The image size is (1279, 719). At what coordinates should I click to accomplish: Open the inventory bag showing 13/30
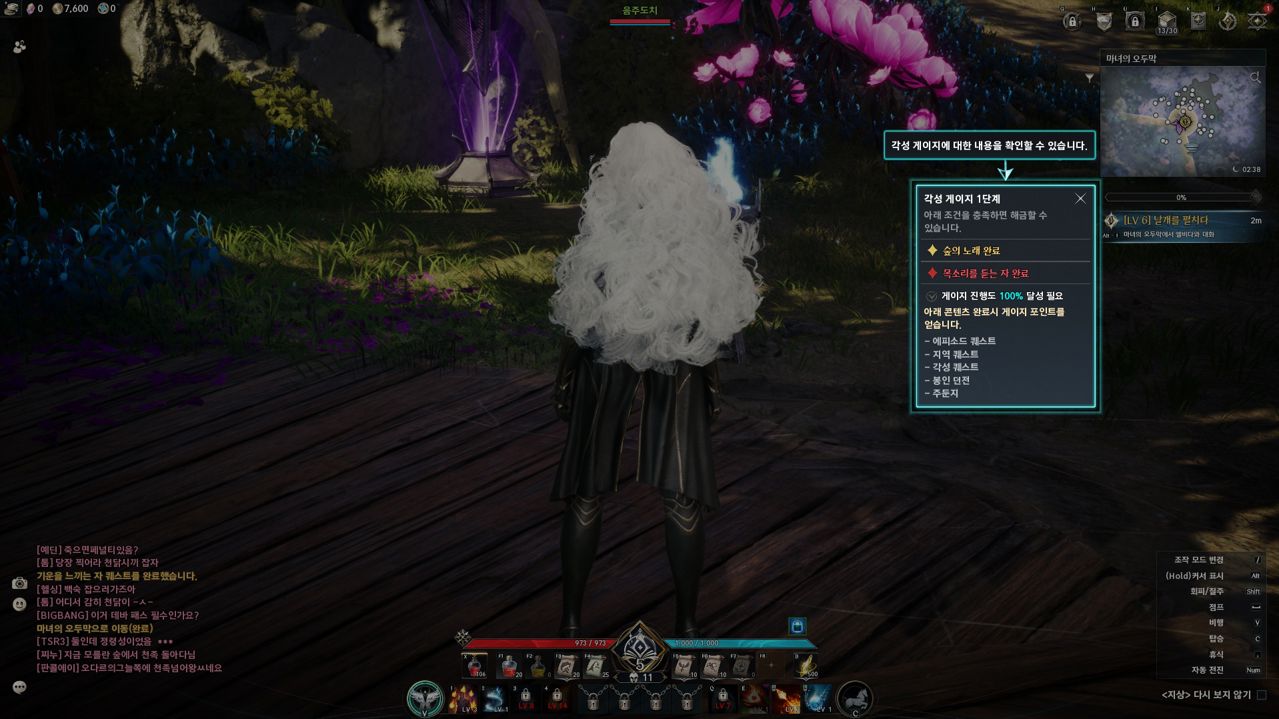click(1166, 21)
